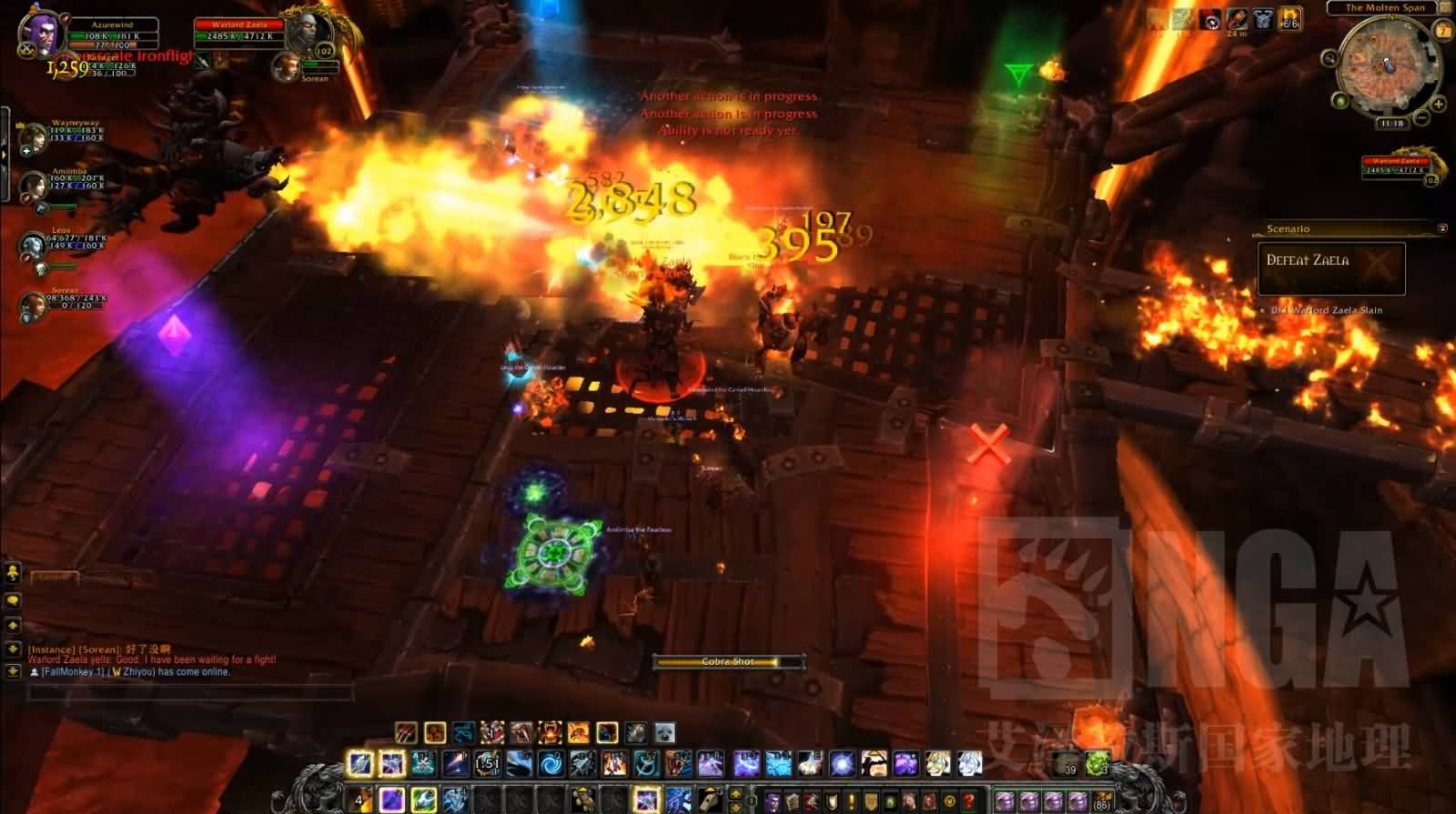The width and height of the screenshot is (1456, 814).
Task: Click the white seal pet ability
Action: 665,732
